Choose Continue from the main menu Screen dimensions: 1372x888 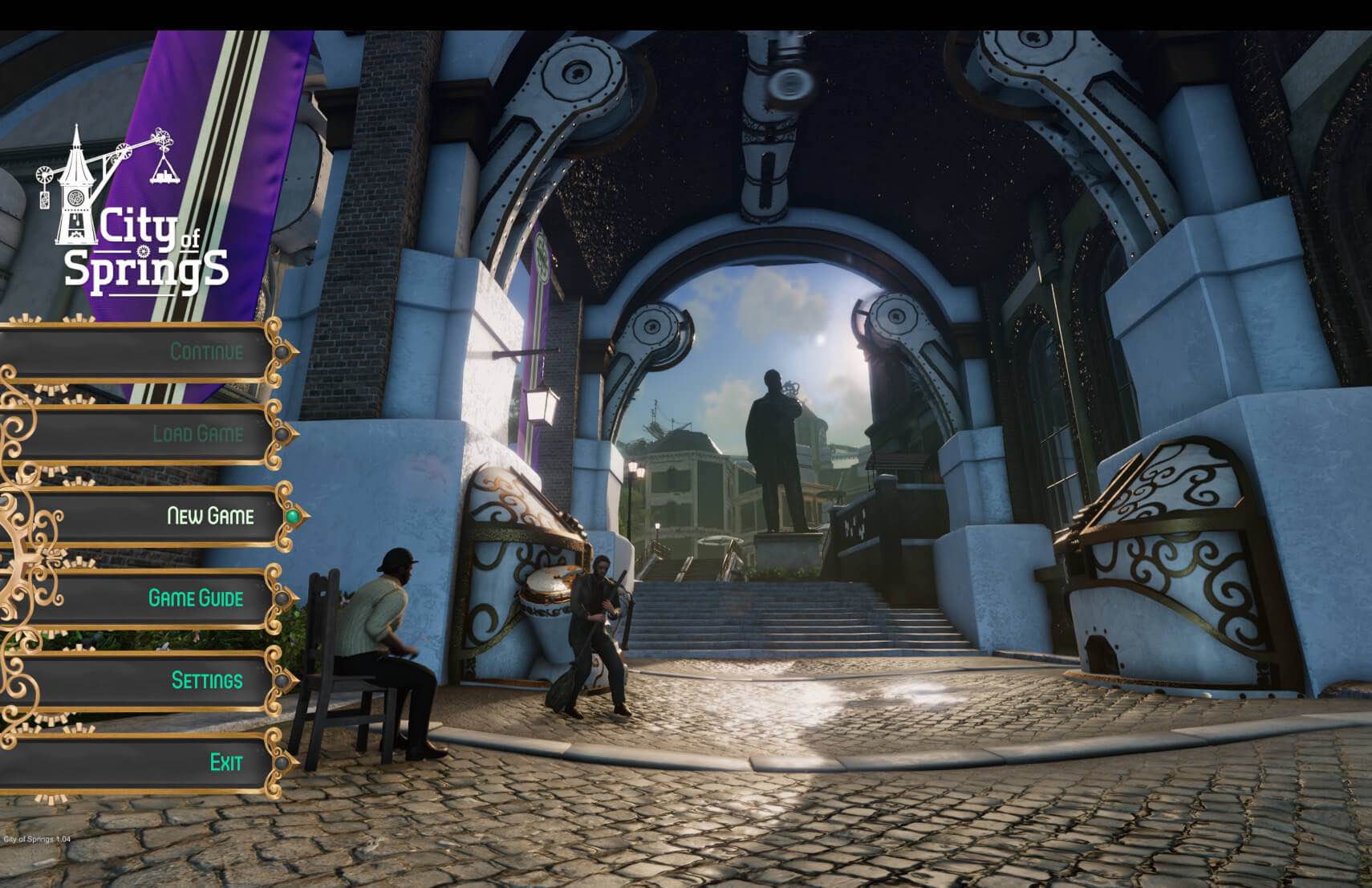click(205, 351)
